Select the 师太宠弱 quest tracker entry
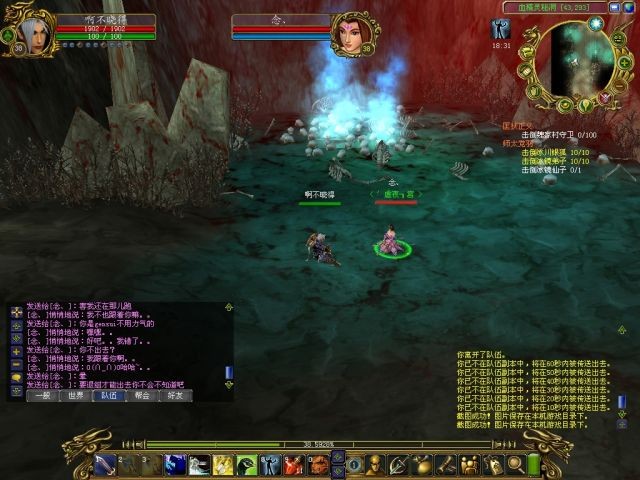 (x=516, y=143)
